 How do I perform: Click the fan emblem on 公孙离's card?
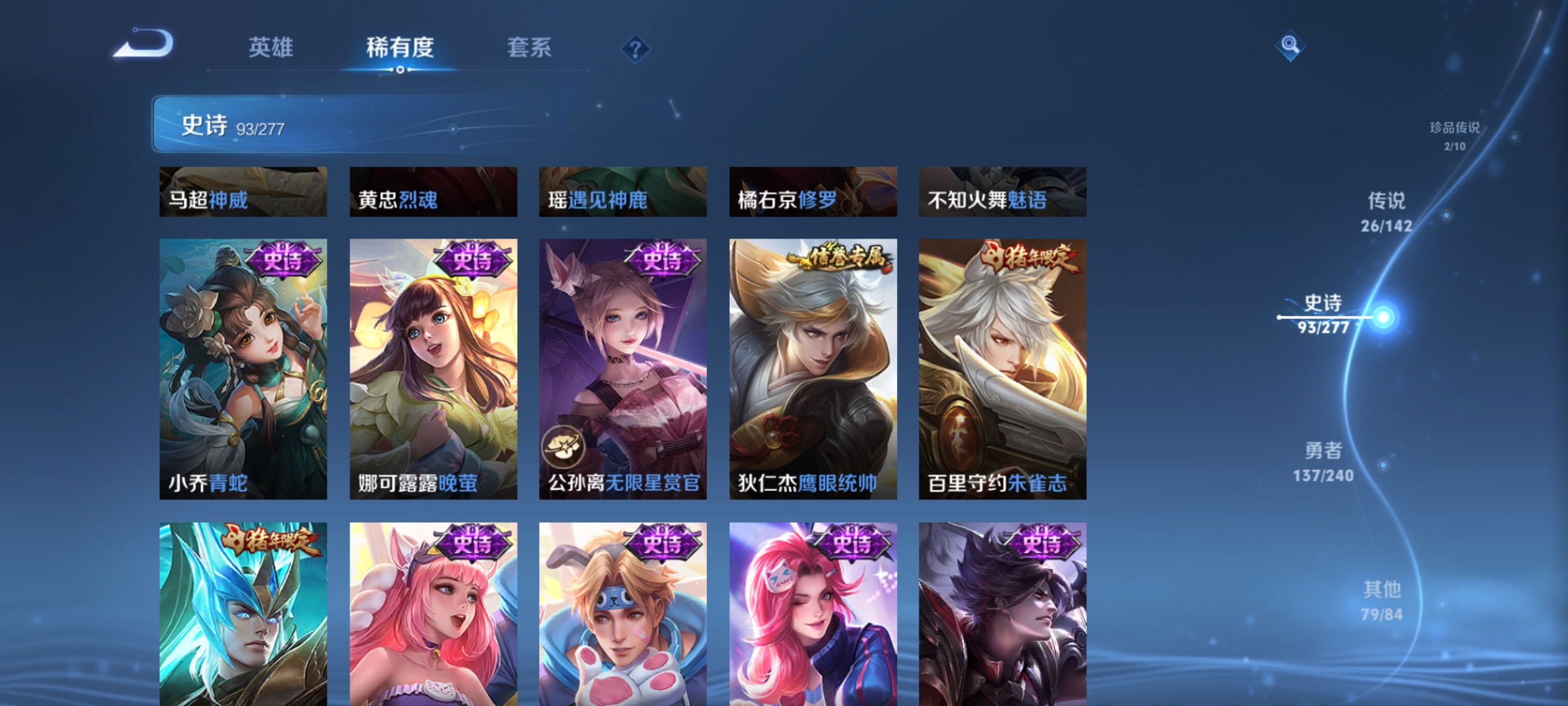[566, 445]
